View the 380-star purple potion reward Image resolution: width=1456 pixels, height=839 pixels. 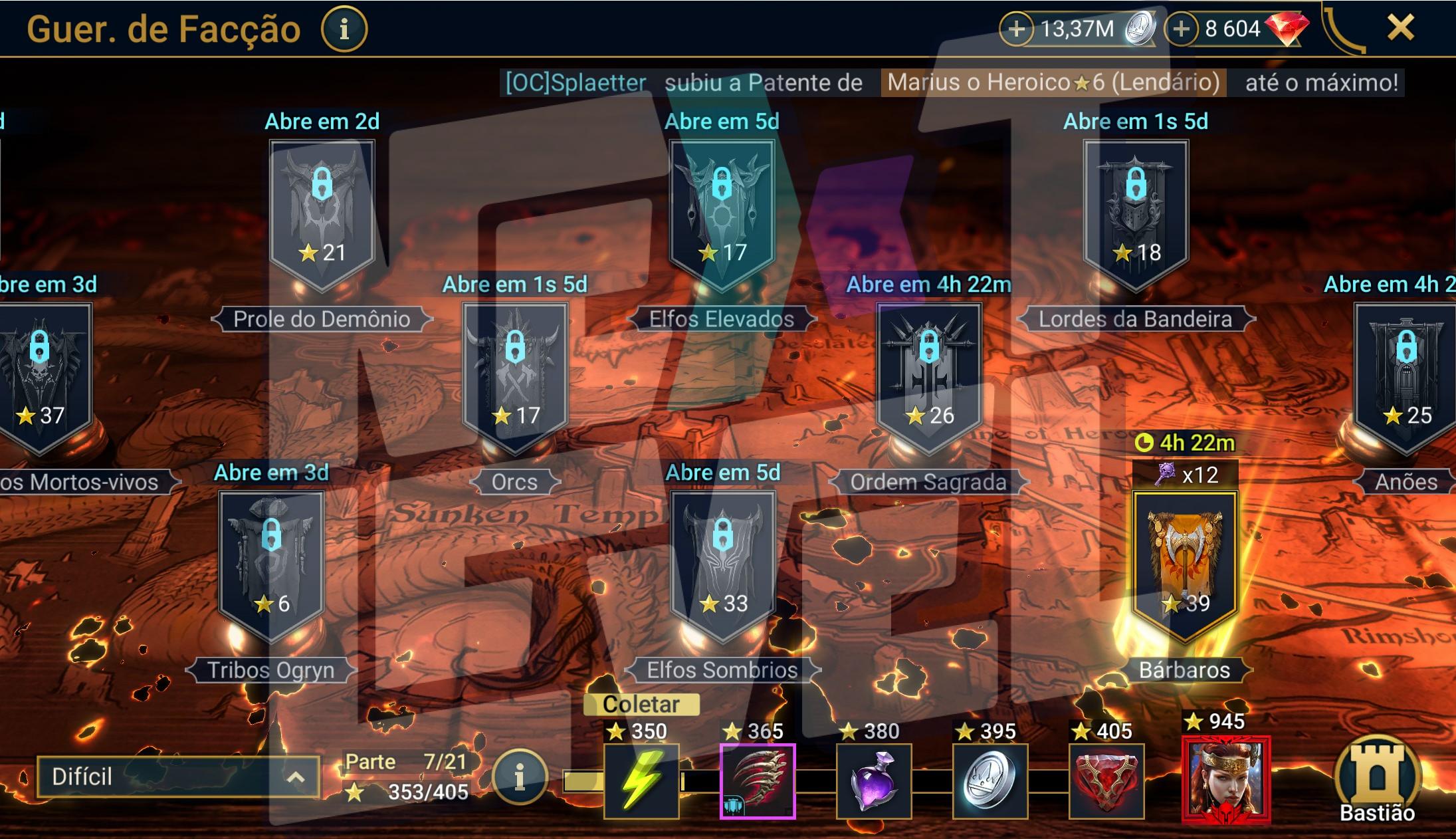click(874, 781)
